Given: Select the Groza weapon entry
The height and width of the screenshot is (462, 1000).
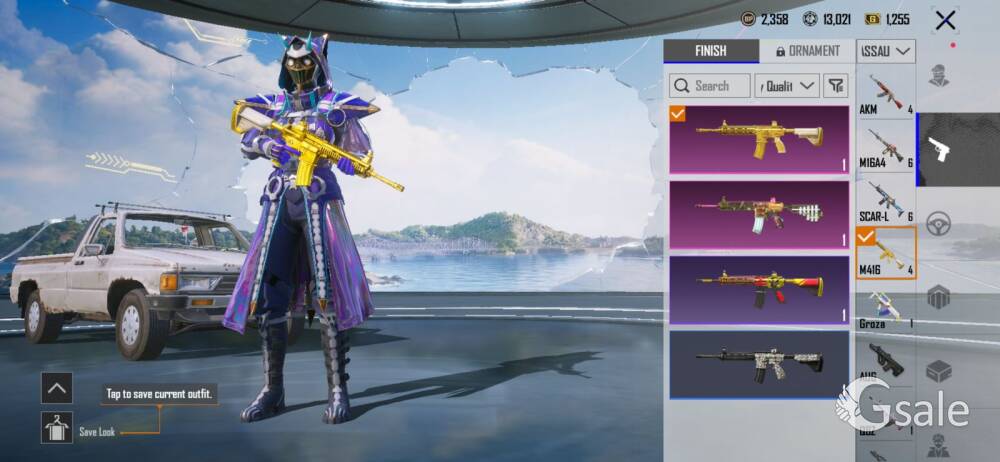Looking at the screenshot, I should click(x=886, y=309).
